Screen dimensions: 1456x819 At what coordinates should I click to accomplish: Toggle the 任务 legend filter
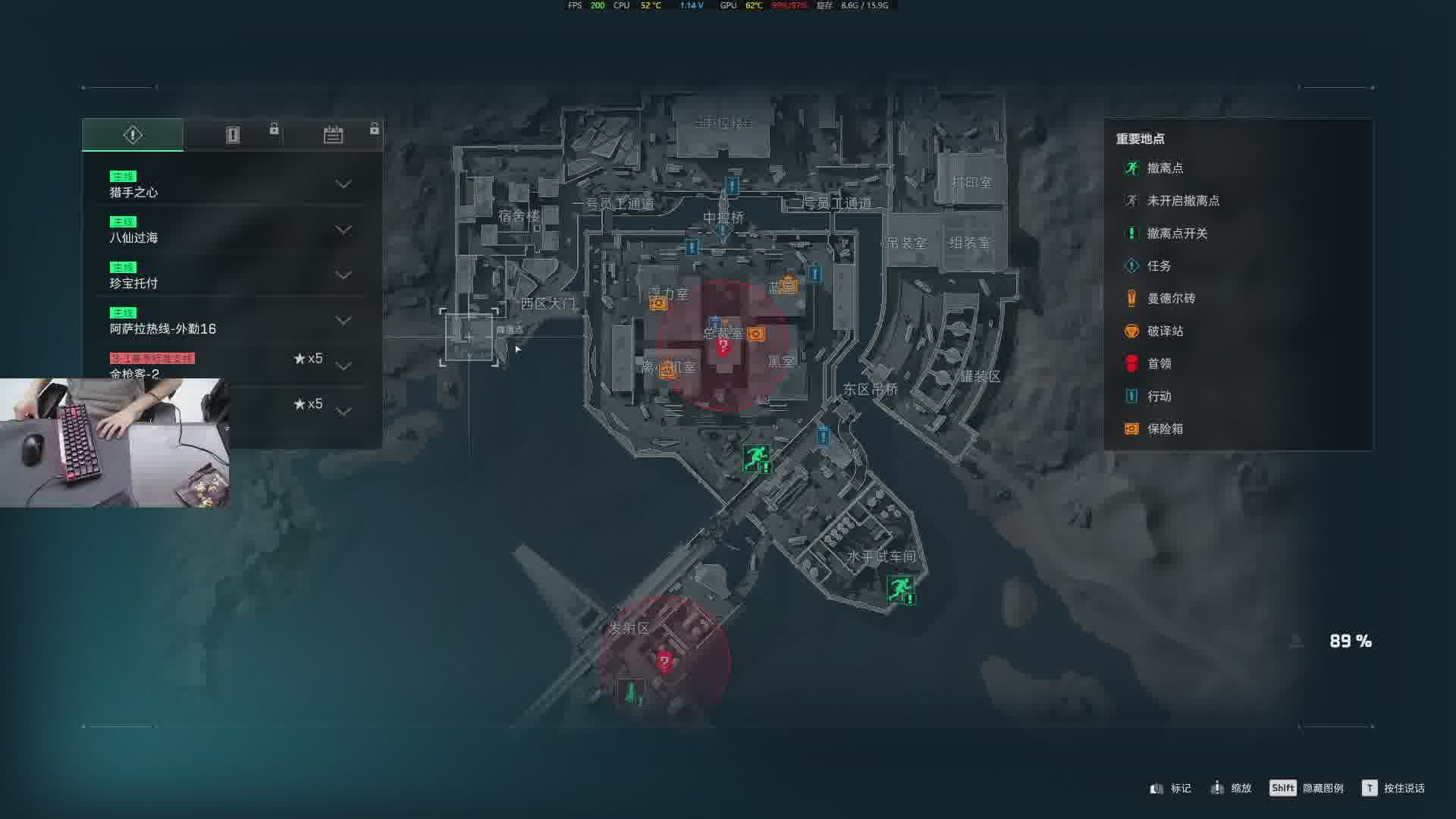coord(1158,266)
